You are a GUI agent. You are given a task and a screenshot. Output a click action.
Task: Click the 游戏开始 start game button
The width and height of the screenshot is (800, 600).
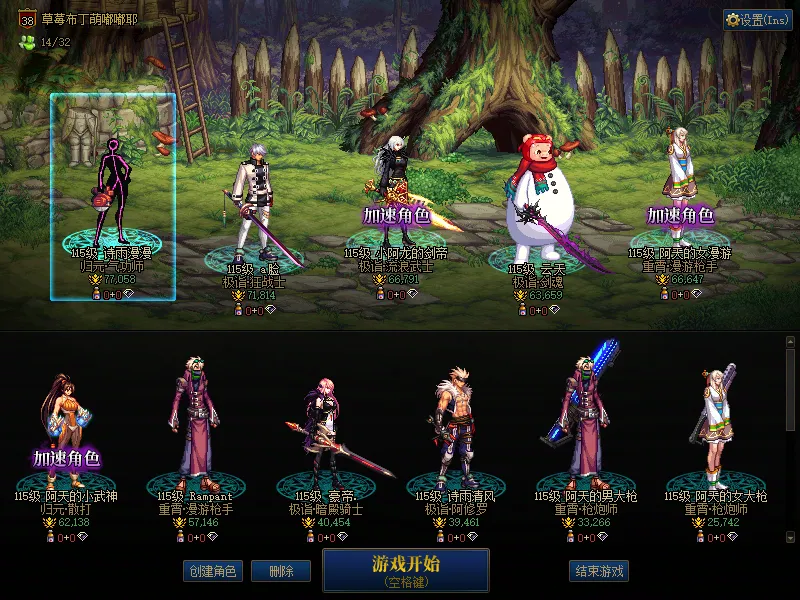coord(405,570)
